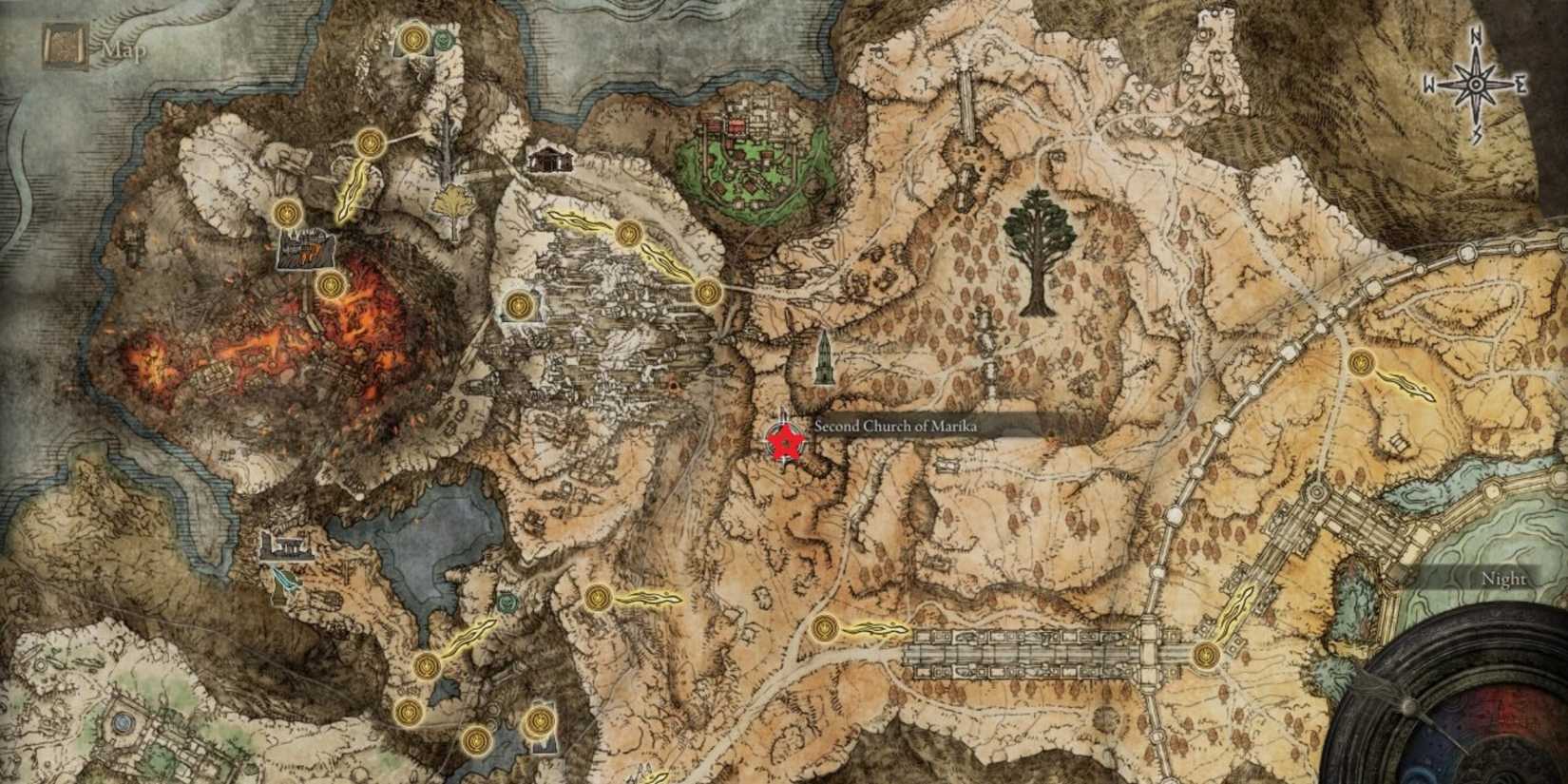Select the red star marker at Second Church of Marika
The height and width of the screenshot is (784, 1568).
[785, 443]
